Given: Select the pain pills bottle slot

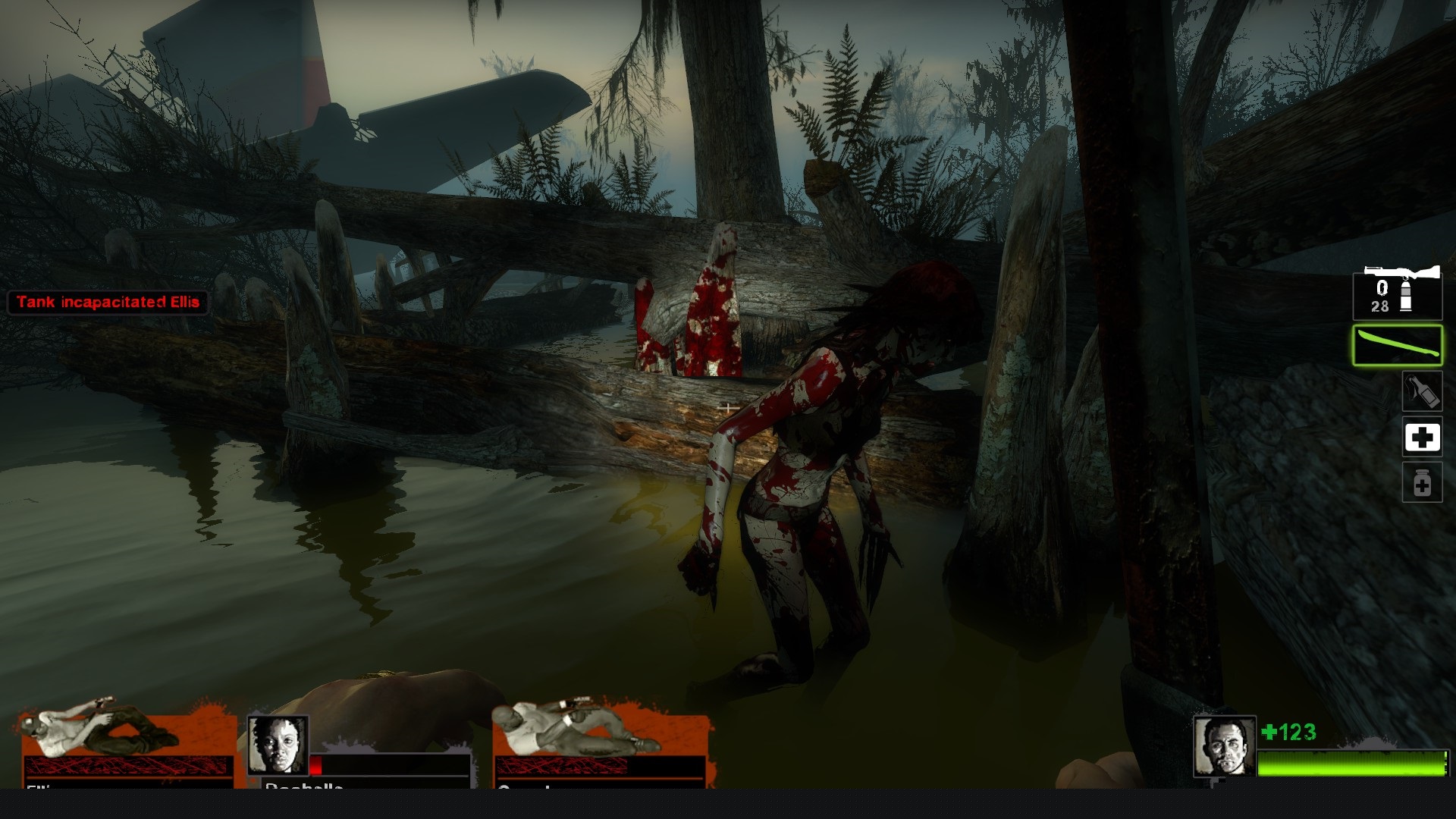Looking at the screenshot, I should click(x=1421, y=483).
